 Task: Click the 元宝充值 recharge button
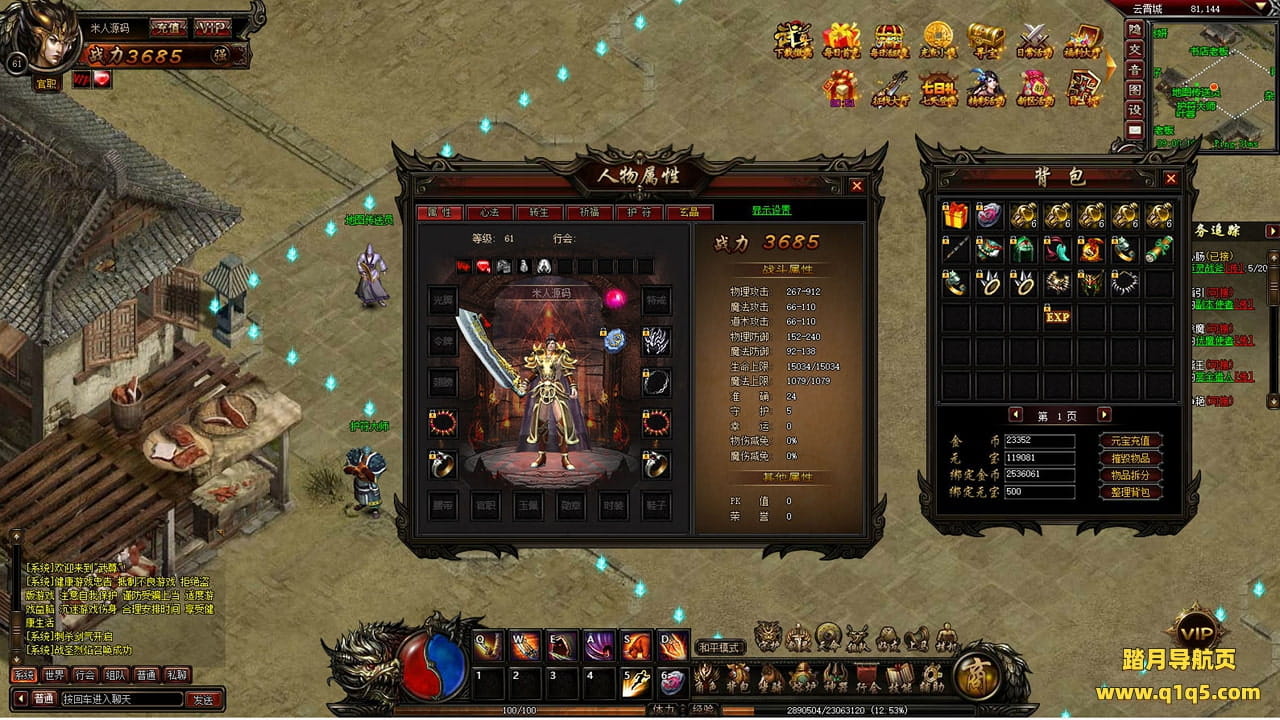1130,441
